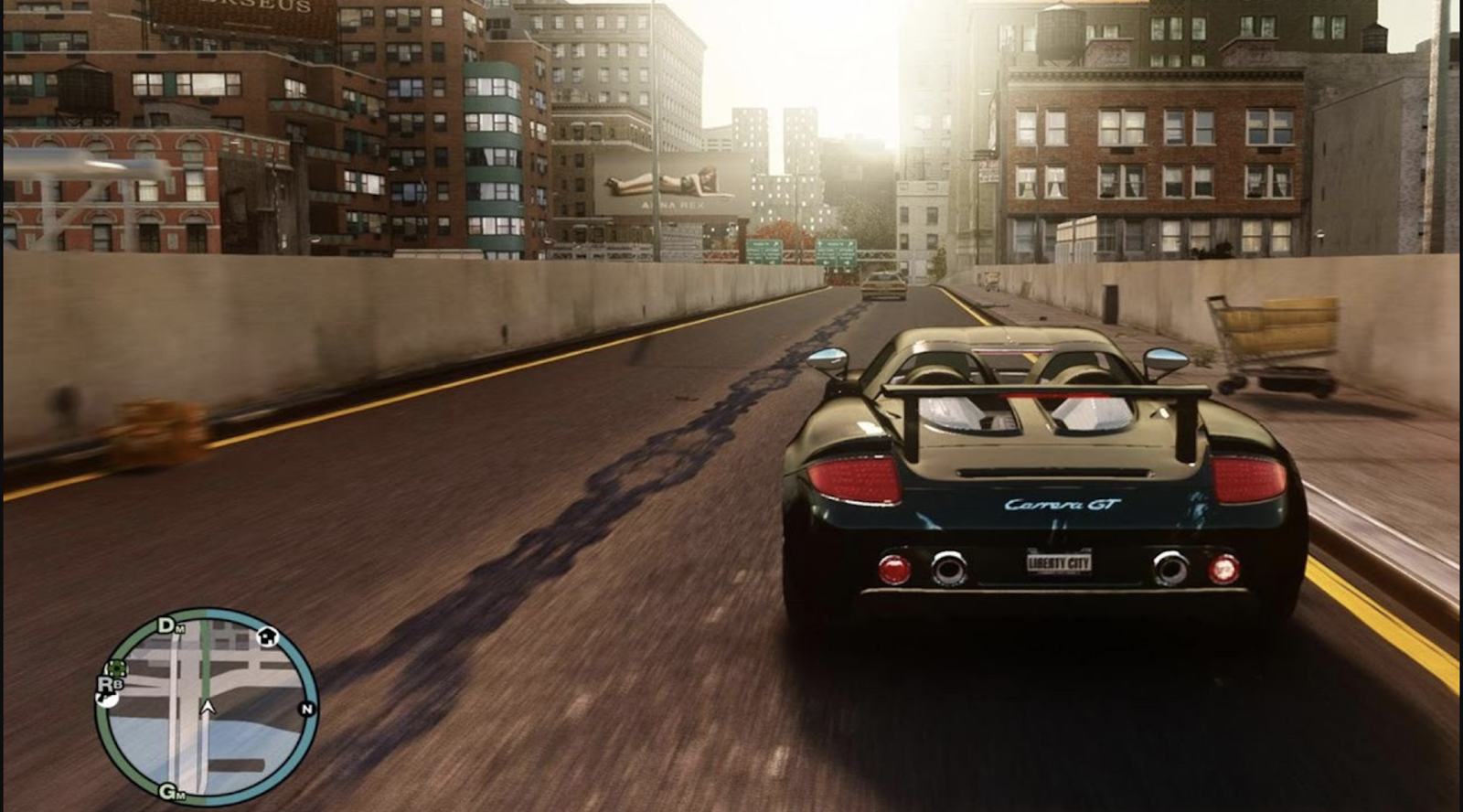
Task: Click the player arrow on the minimap
Action: 208,707
